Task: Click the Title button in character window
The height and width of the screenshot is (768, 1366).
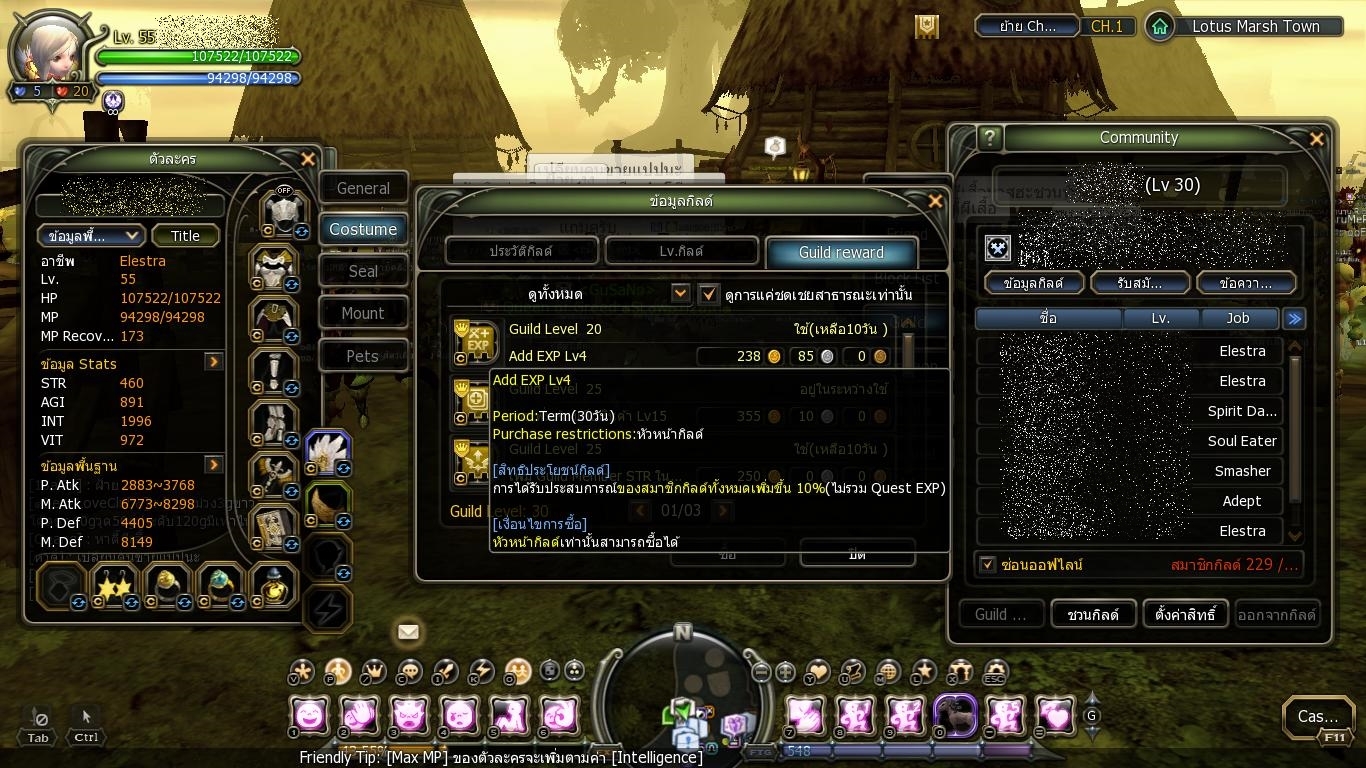Action: (x=185, y=236)
